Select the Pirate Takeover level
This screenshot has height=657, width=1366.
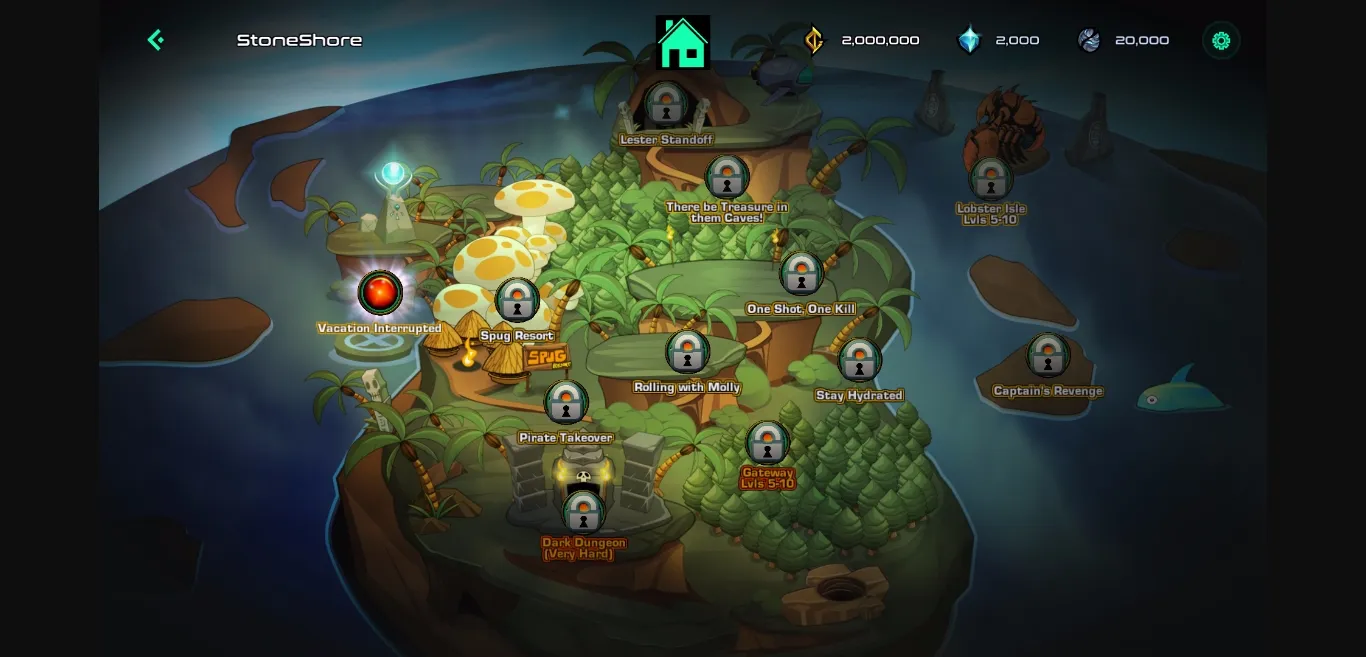566,403
